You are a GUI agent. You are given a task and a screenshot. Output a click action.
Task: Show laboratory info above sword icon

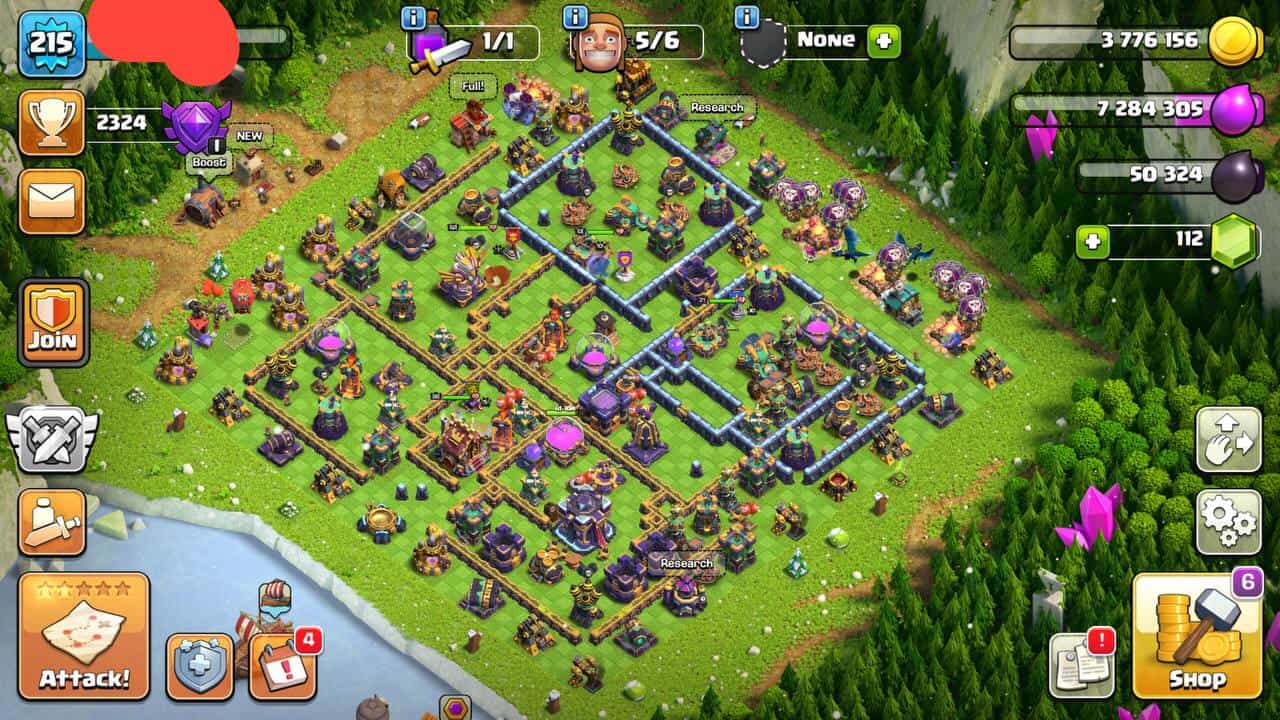[x=414, y=17]
